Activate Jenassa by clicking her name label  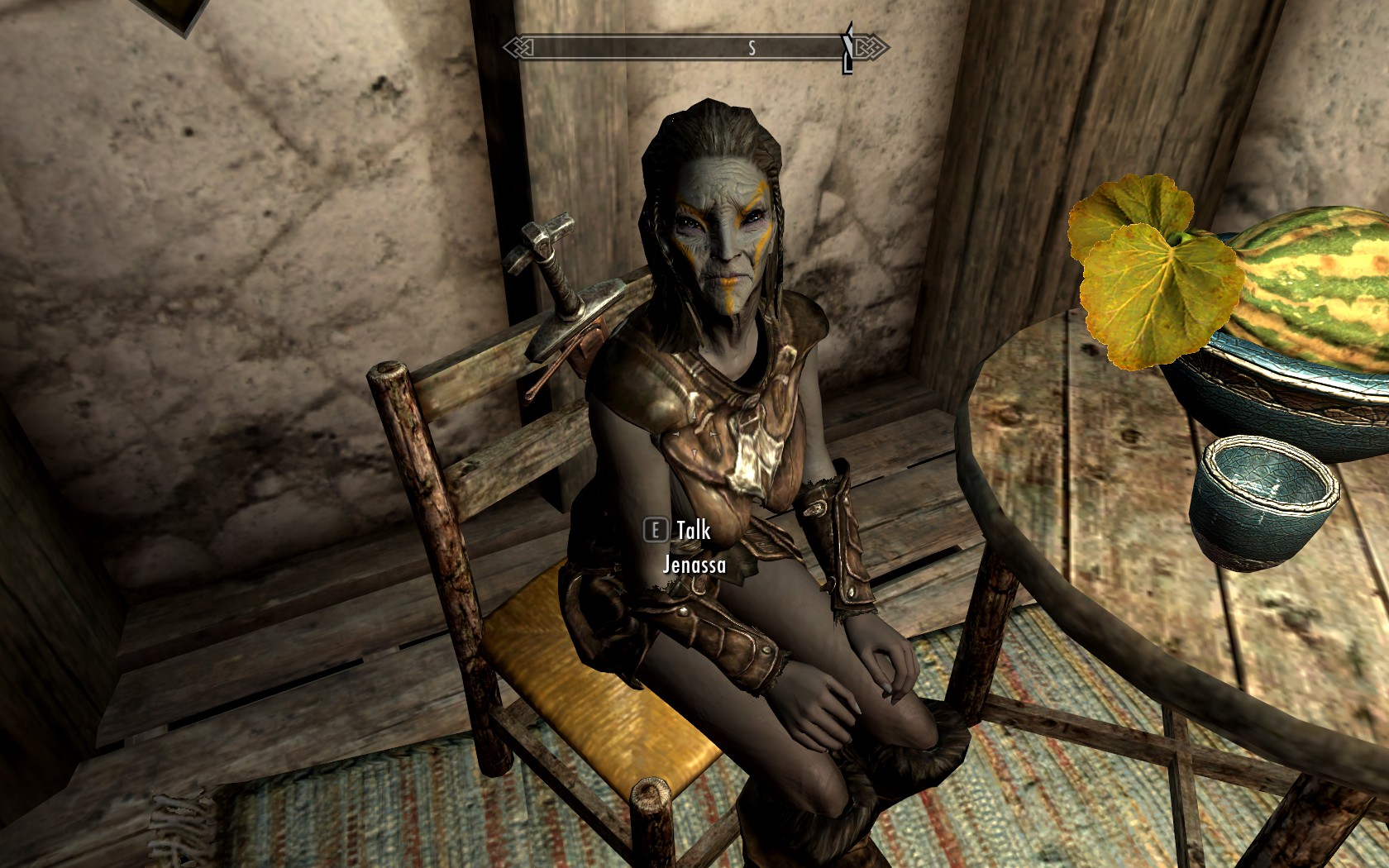(x=693, y=566)
